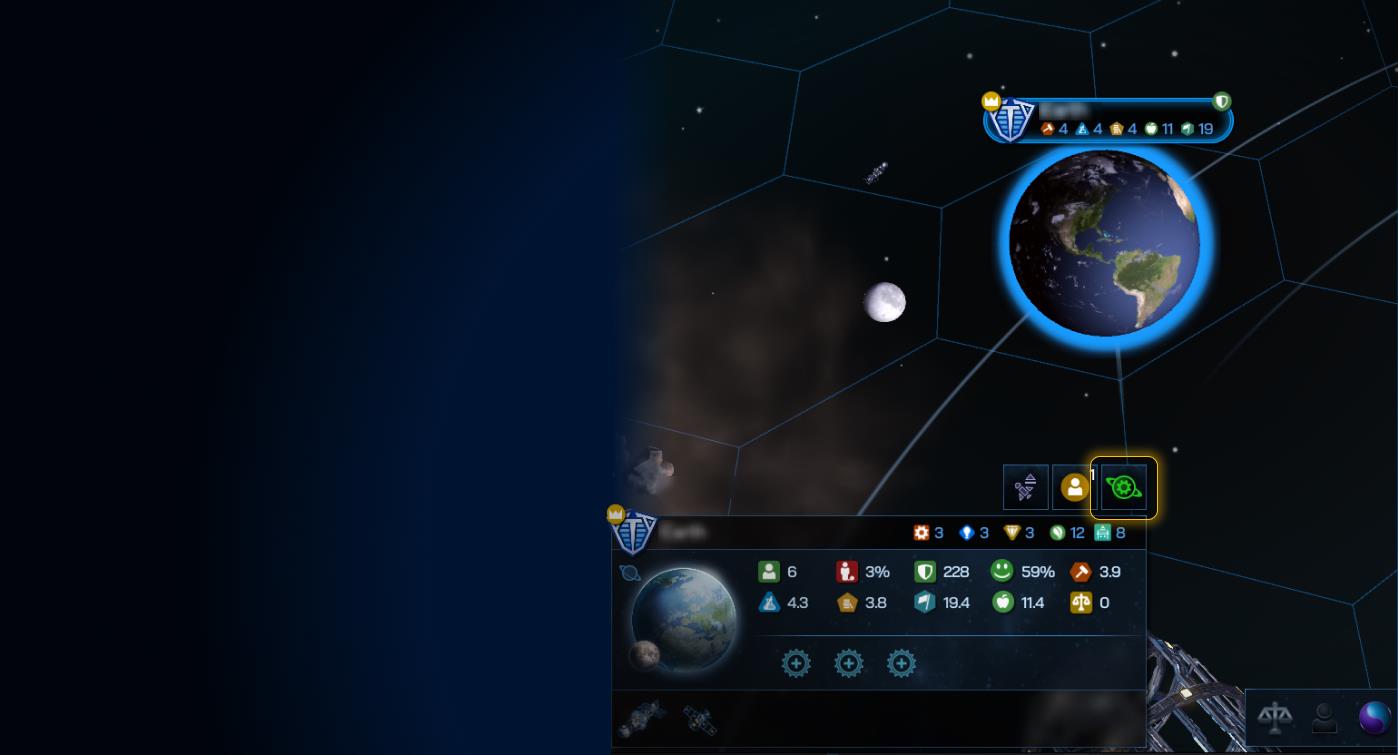Click the small ringed planet icon
The width and height of the screenshot is (1398, 755).
click(630, 573)
